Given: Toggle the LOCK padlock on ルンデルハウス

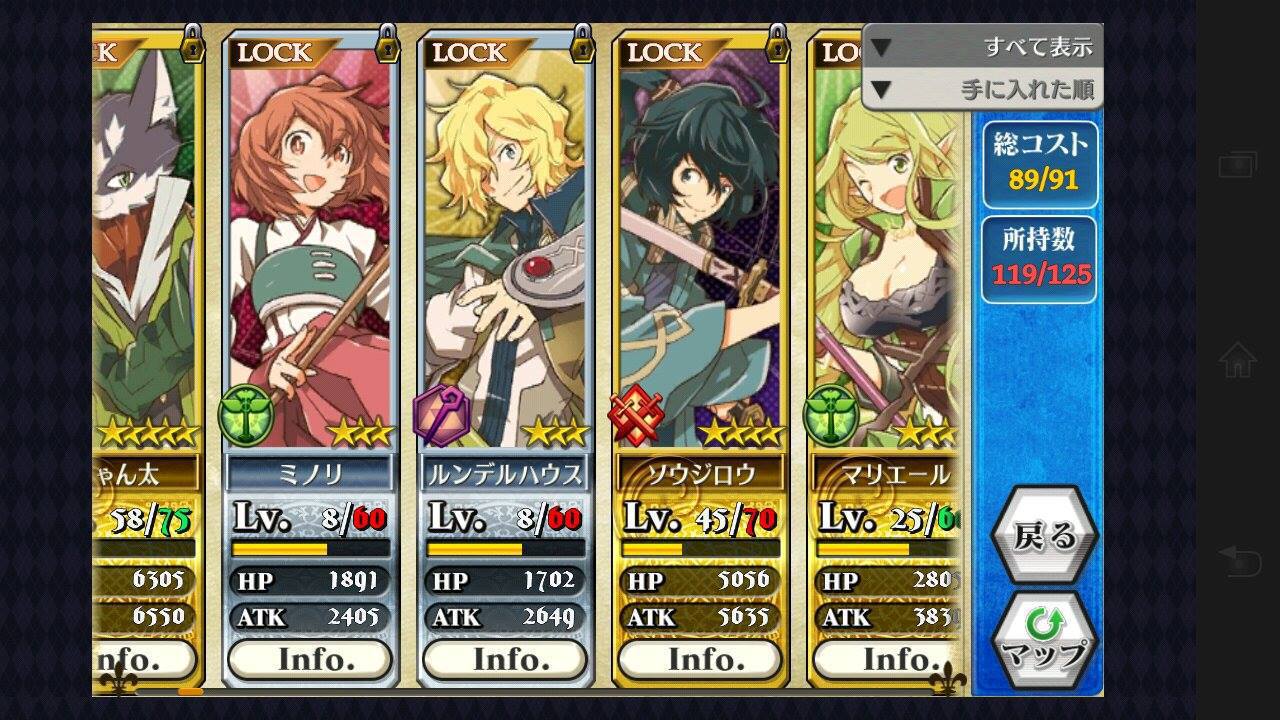Looking at the screenshot, I should point(581,45).
